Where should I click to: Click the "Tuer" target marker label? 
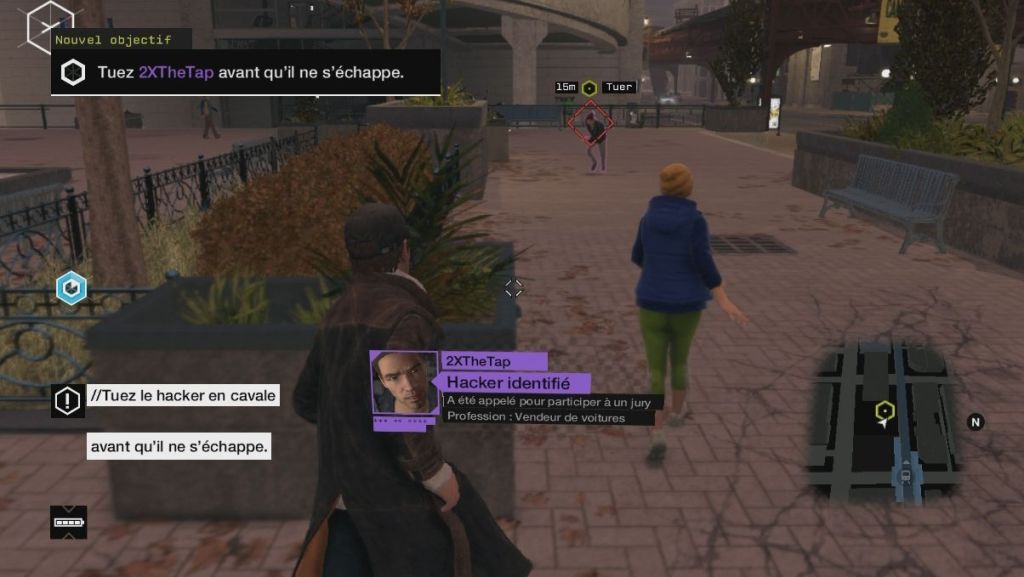pyautogui.click(x=619, y=88)
